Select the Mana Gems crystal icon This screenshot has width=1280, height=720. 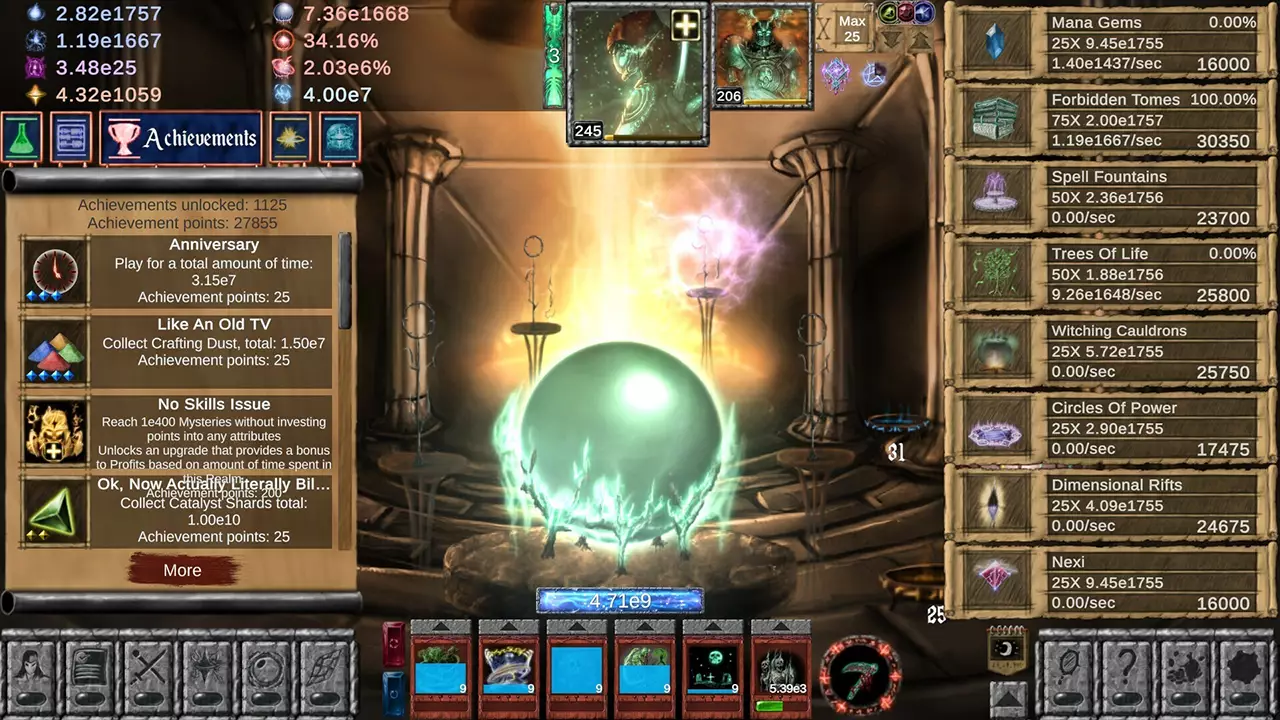click(995, 42)
